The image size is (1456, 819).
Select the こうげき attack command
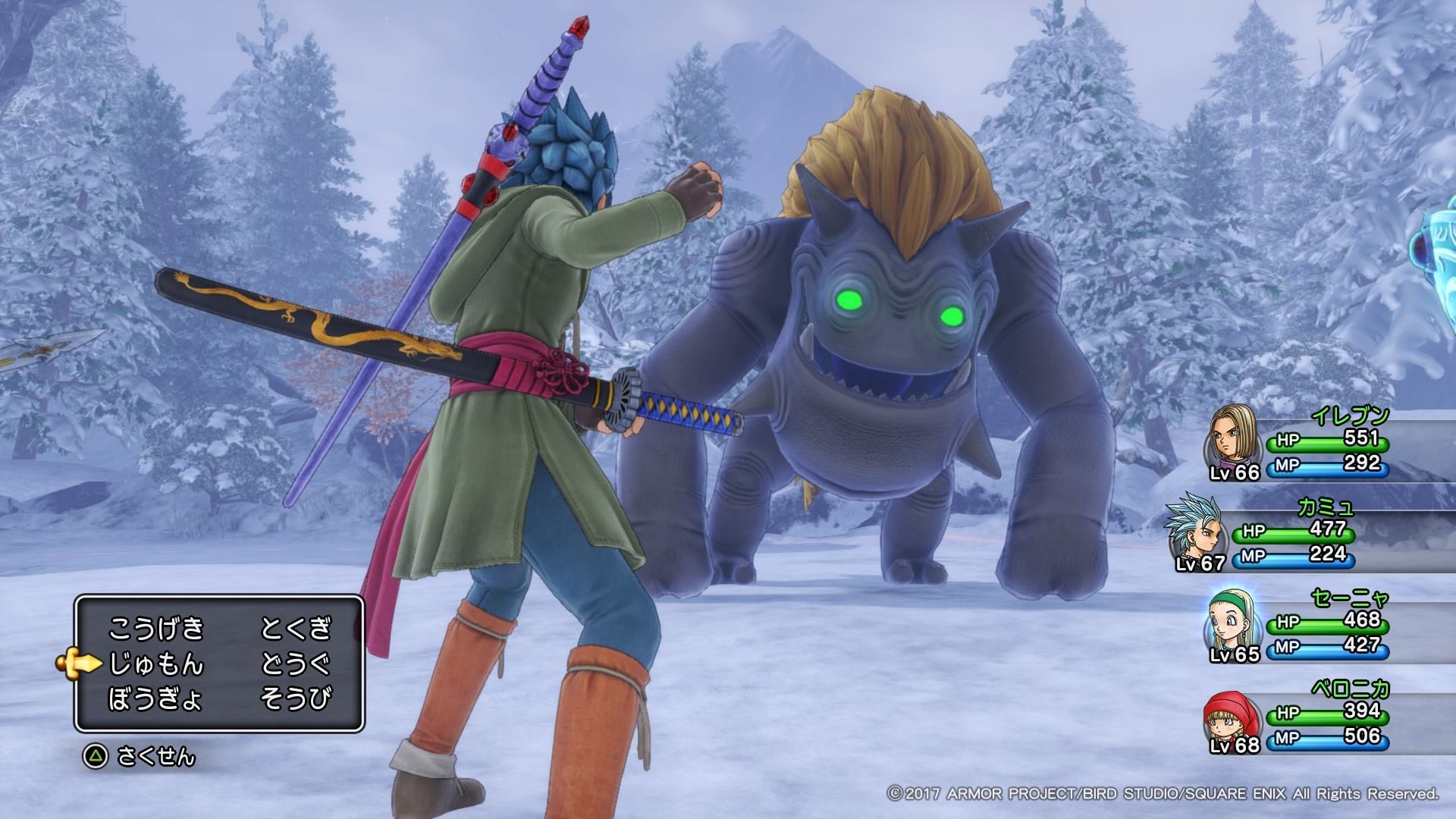point(157,629)
